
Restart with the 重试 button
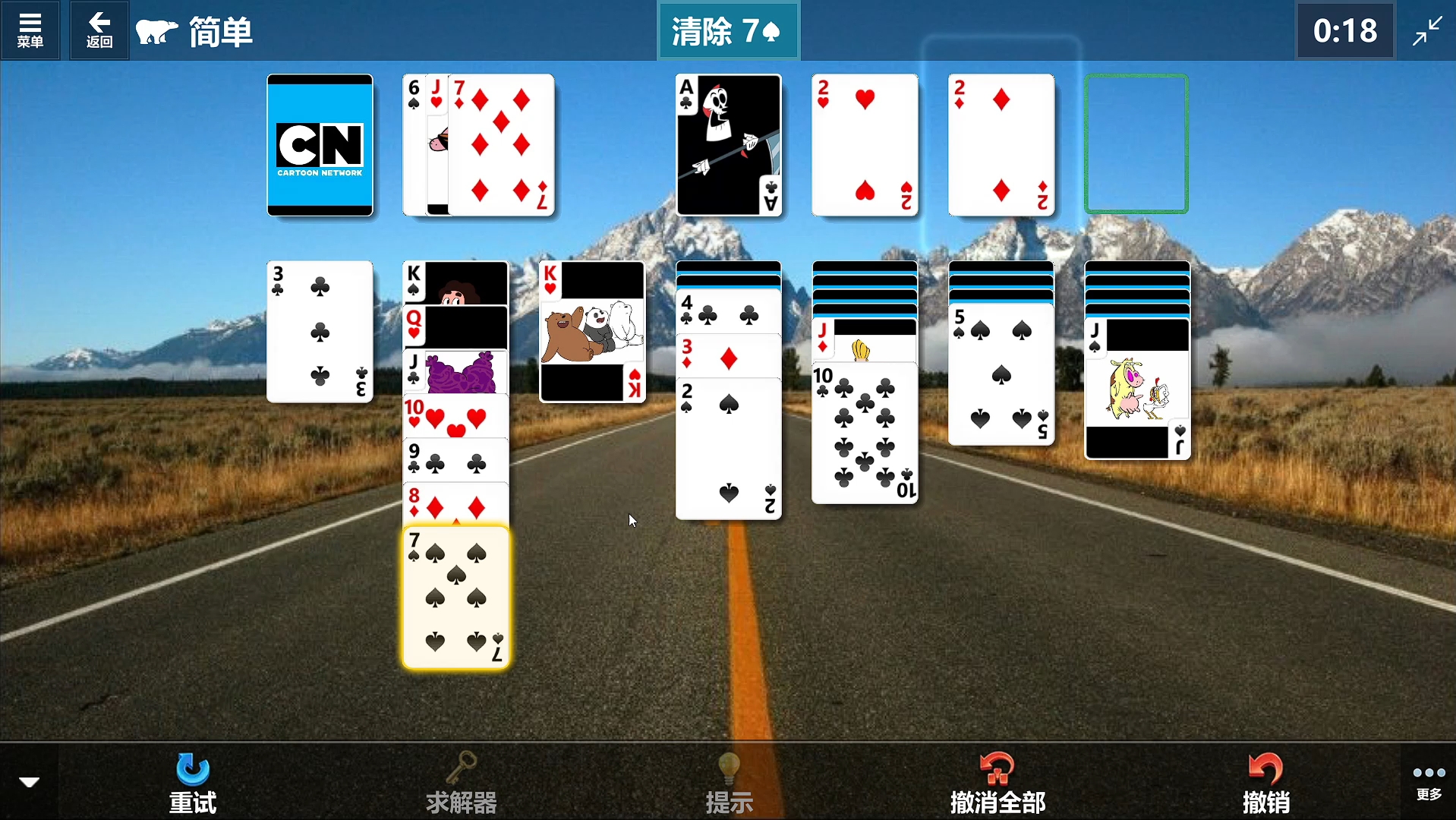coord(193,782)
